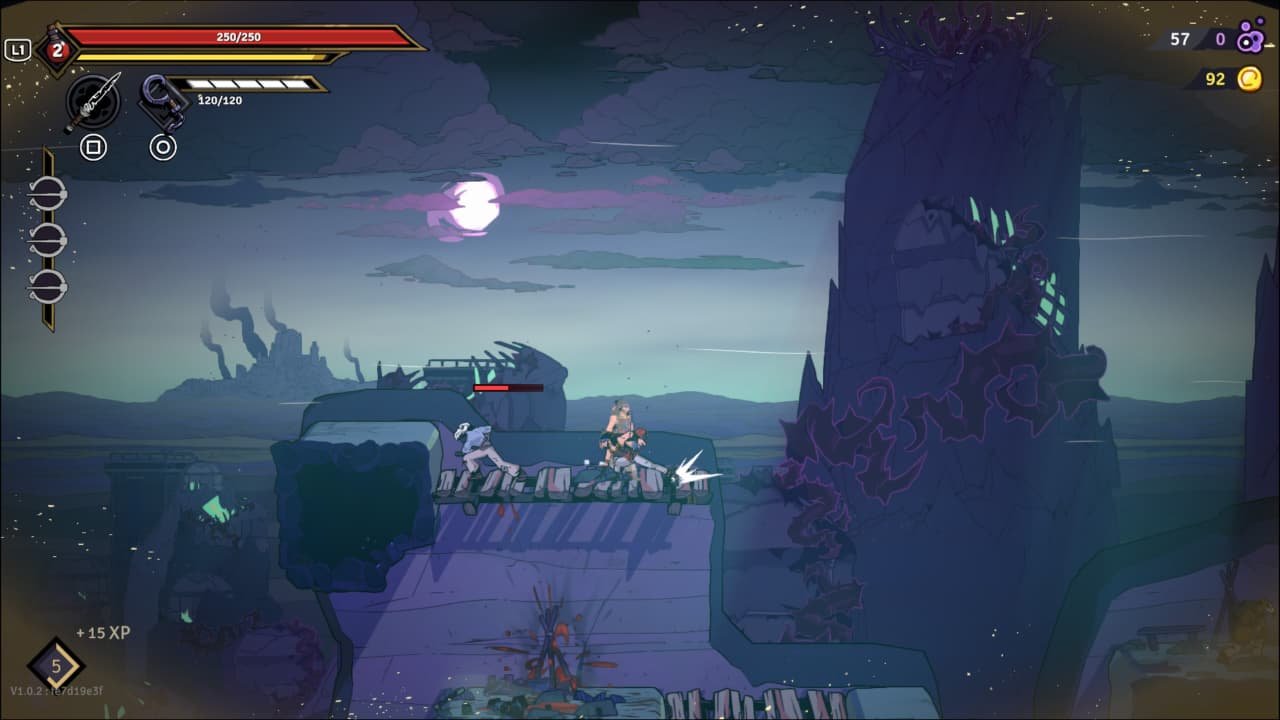
Task: Select the sword weapon icon
Action: pyautogui.click(x=93, y=102)
